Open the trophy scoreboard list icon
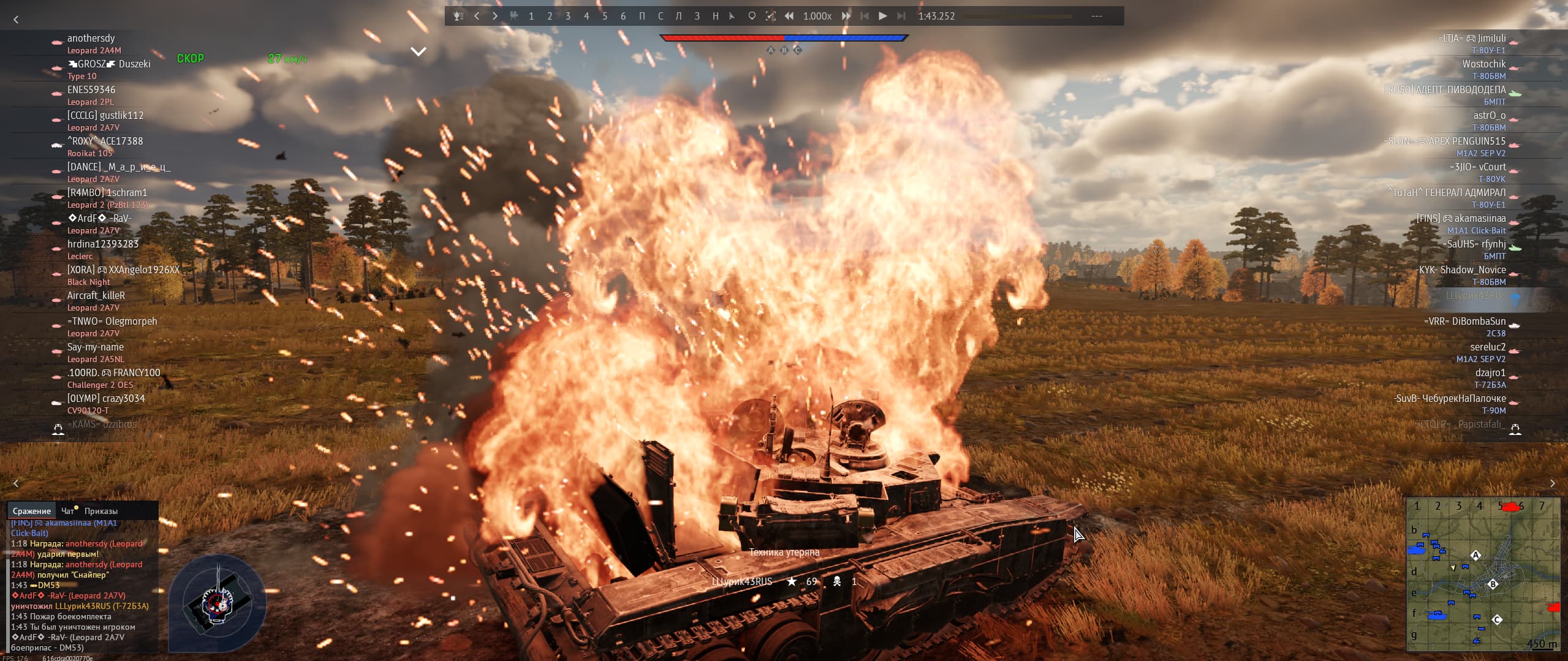 click(x=458, y=16)
